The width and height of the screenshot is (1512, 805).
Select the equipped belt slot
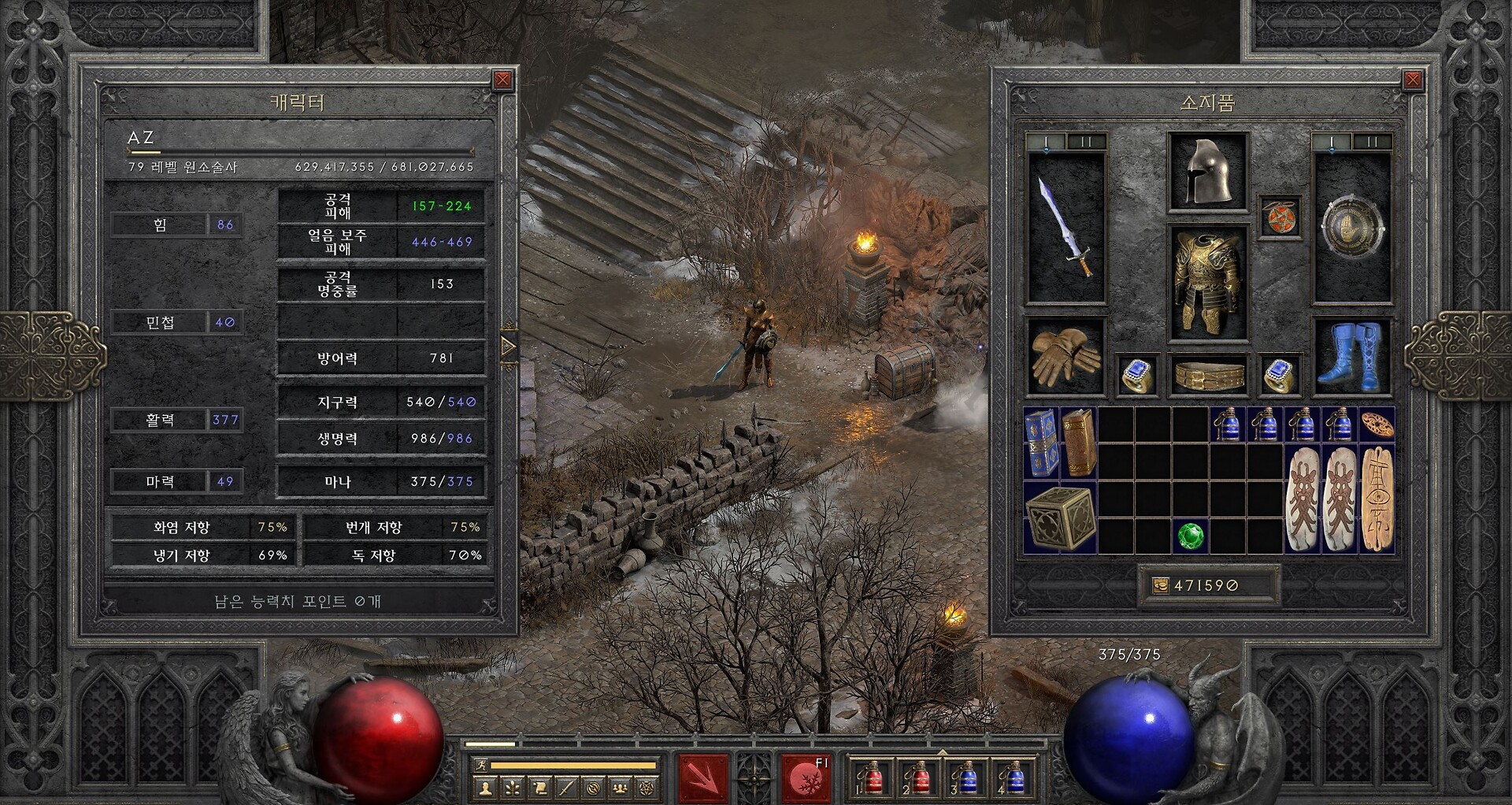point(1209,375)
